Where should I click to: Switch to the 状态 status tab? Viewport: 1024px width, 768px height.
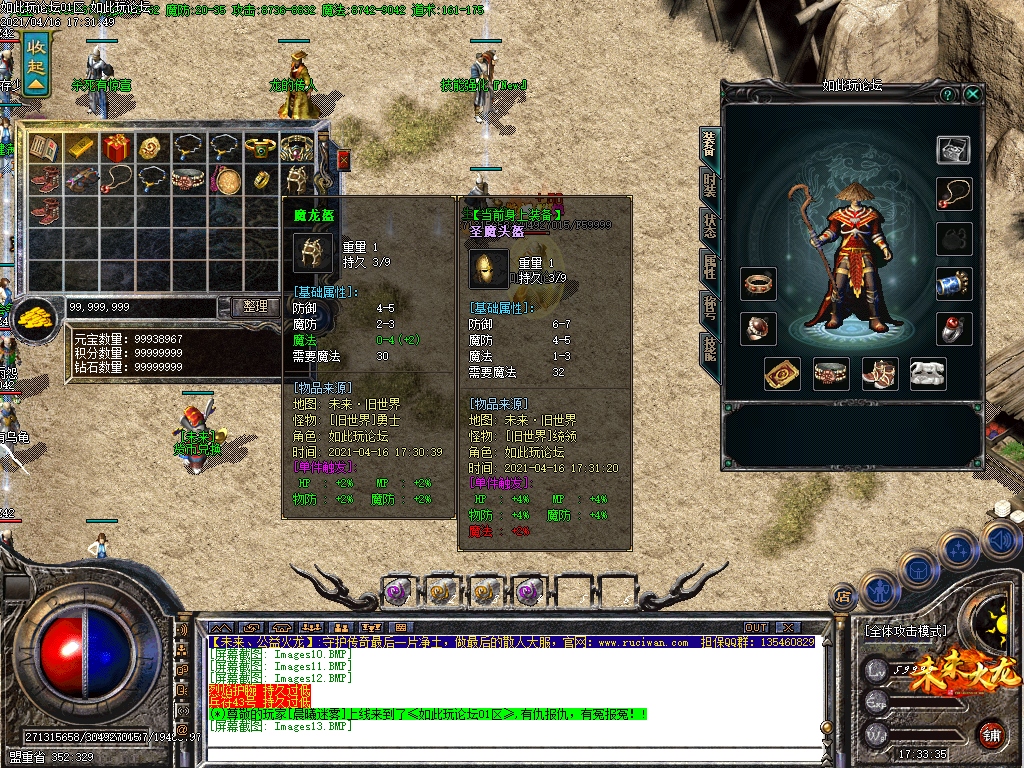(709, 226)
